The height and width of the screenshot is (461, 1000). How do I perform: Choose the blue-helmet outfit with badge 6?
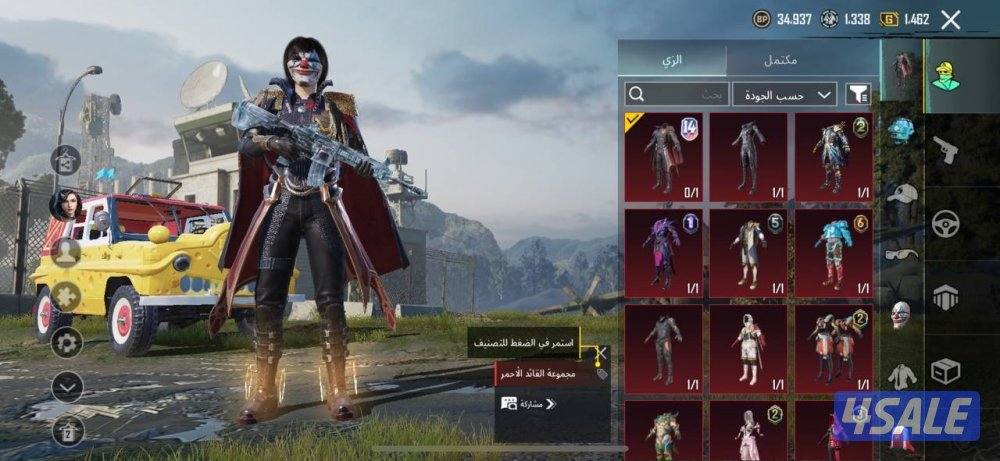(833, 250)
